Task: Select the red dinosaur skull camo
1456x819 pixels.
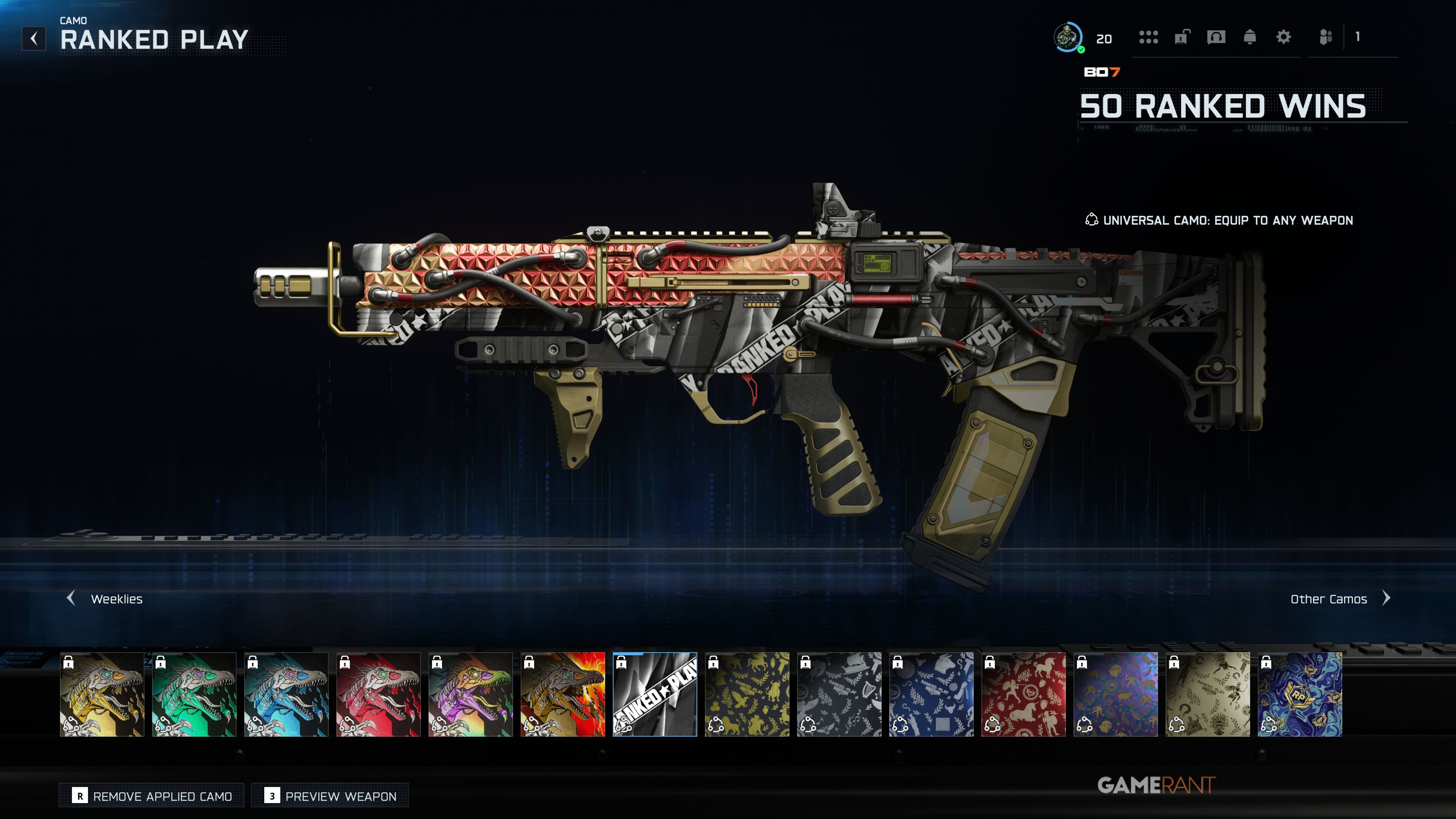Action: 378,694
